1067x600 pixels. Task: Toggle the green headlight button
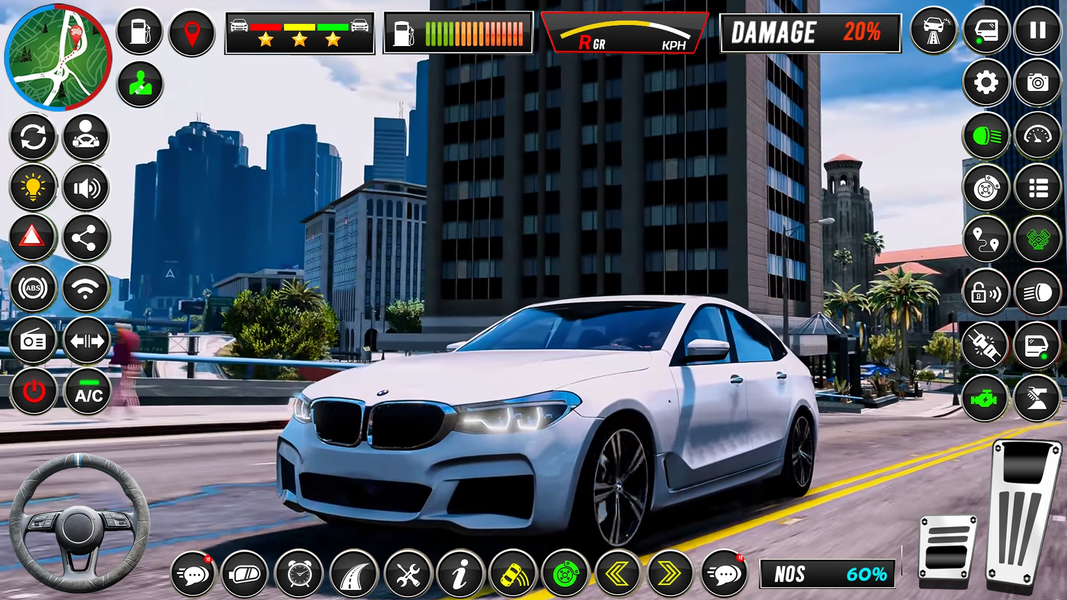click(x=986, y=135)
